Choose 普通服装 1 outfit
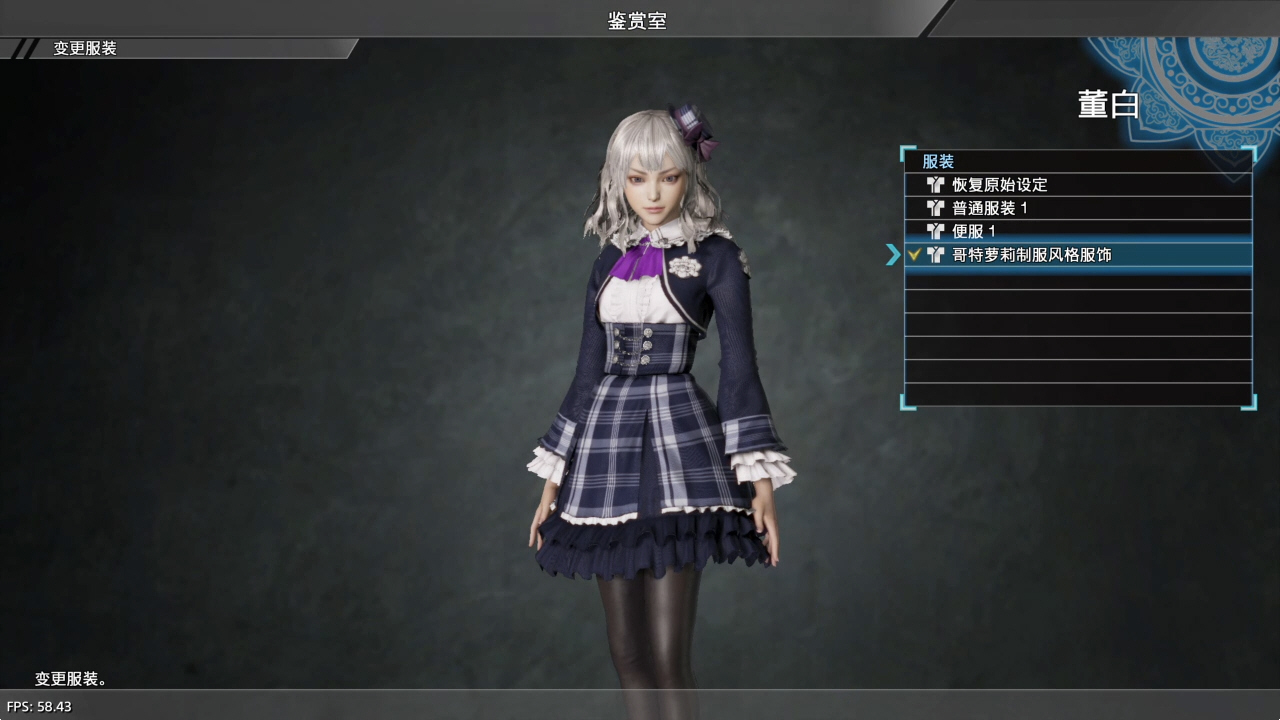 coord(990,208)
